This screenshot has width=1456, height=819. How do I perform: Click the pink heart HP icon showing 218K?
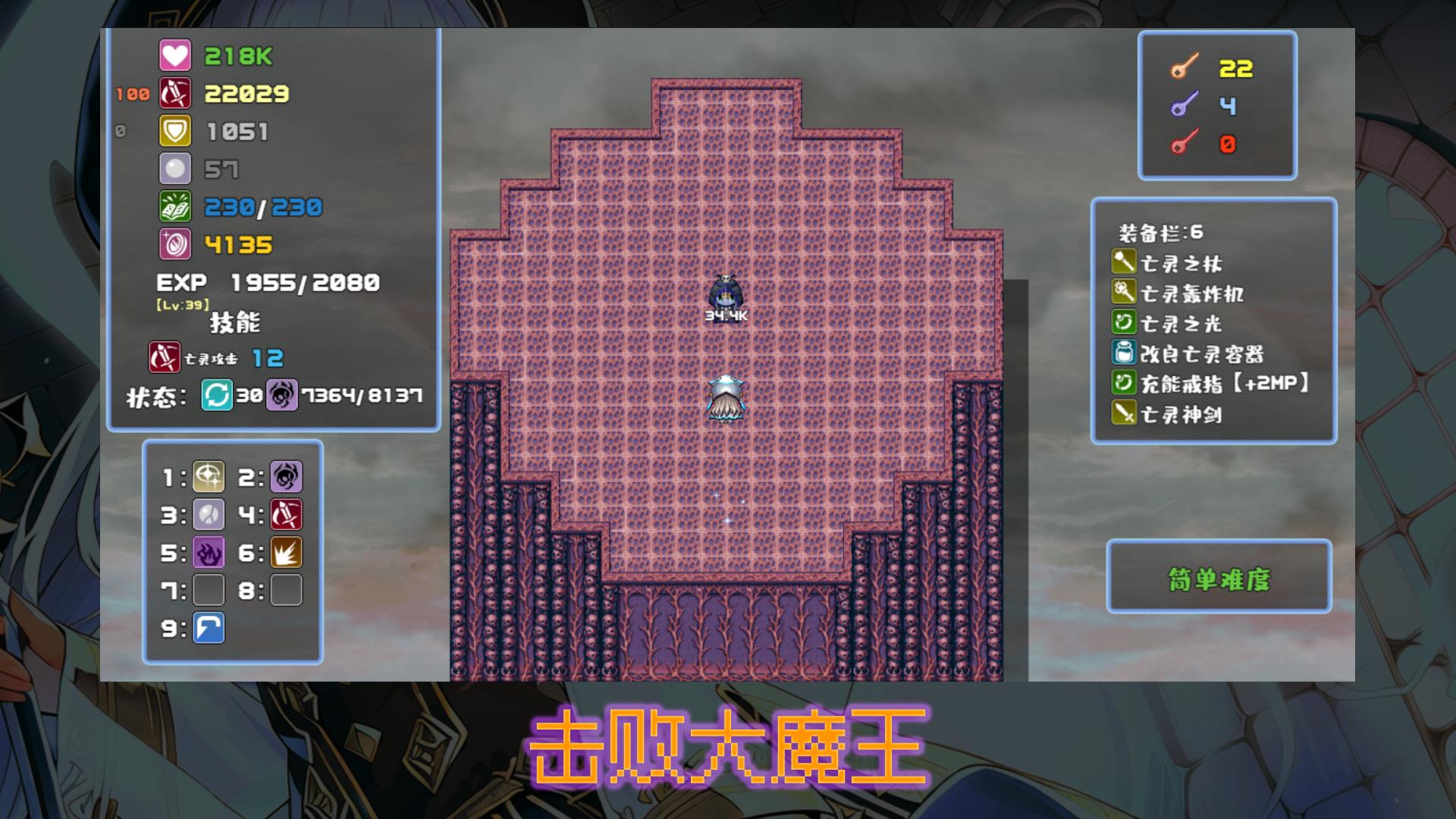(x=174, y=55)
